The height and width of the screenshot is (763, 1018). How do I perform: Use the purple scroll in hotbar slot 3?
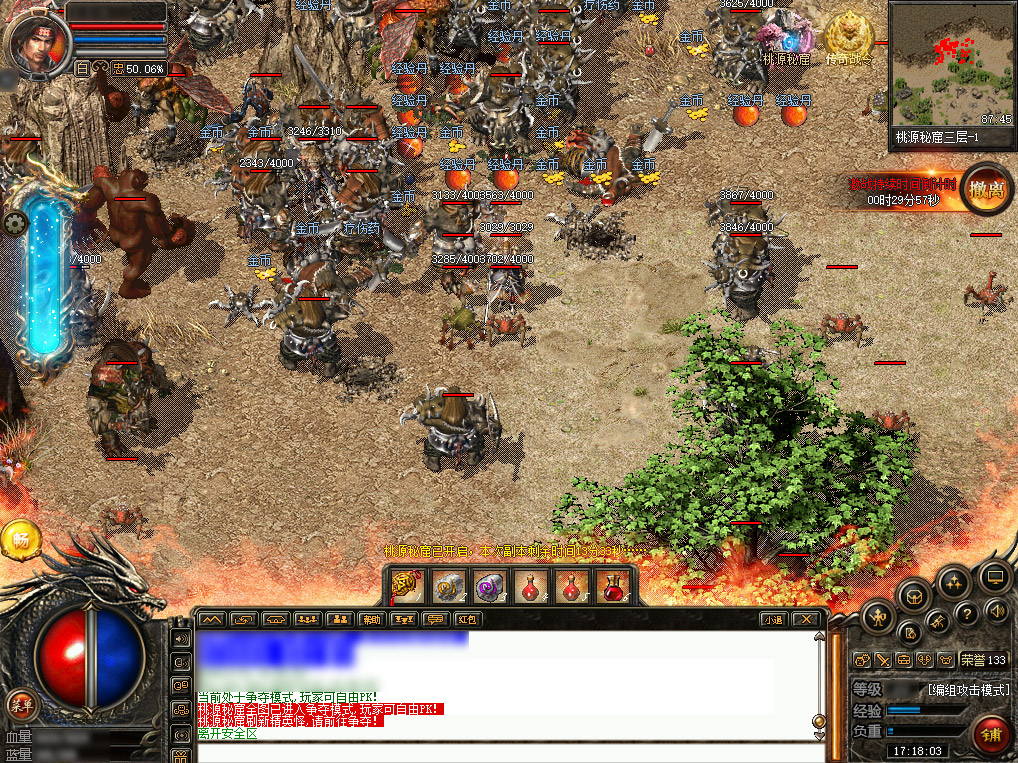tap(490, 586)
